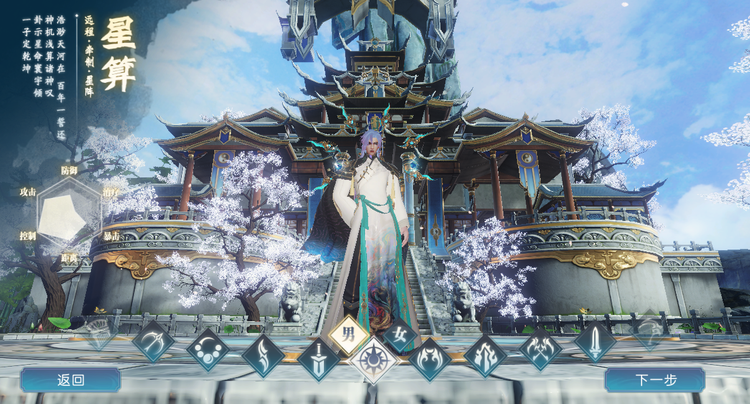The height and width of the screenshot is (404, 750).
Task: Select the upright straight sword class icon
Action: click(x=595, y=341)
